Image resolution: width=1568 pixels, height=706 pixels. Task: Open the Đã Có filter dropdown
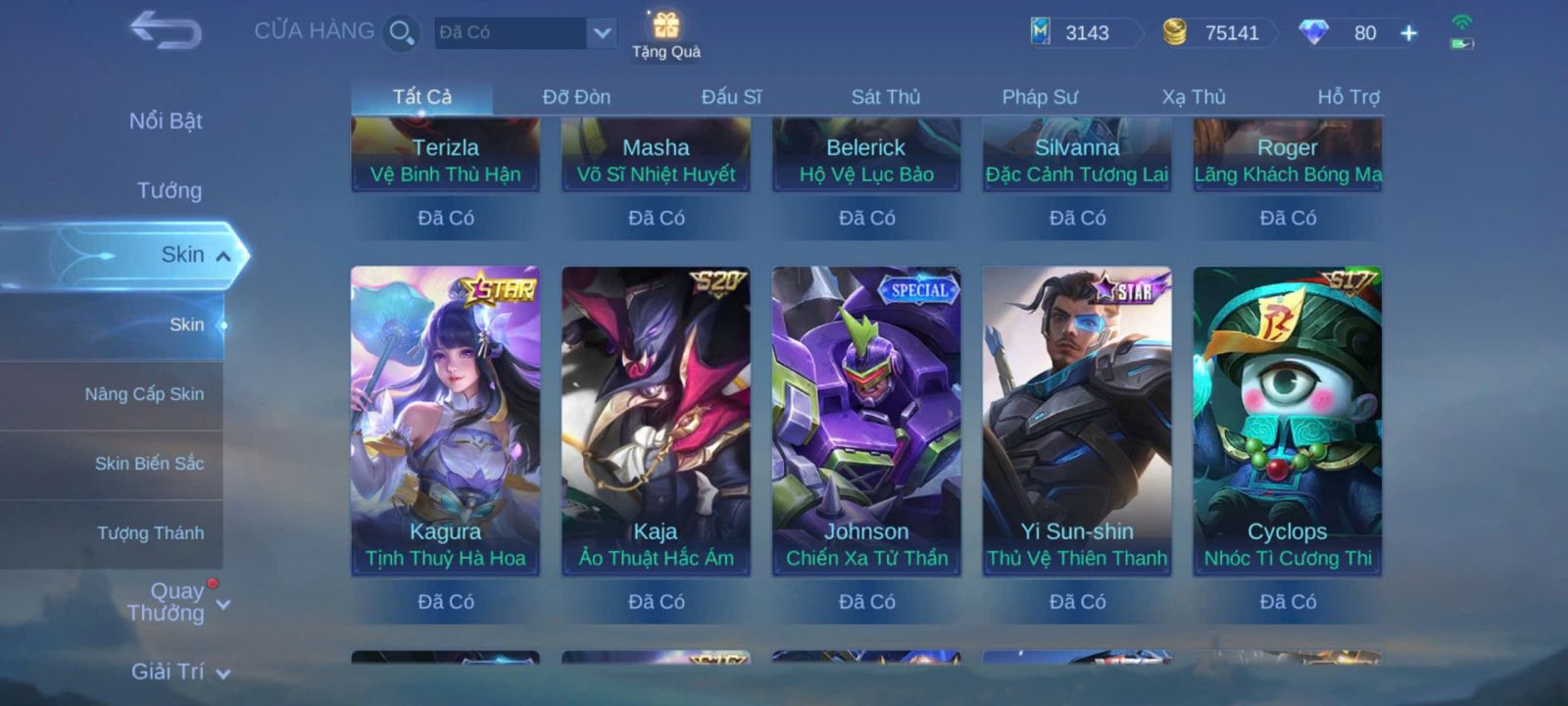coord(602,32)
